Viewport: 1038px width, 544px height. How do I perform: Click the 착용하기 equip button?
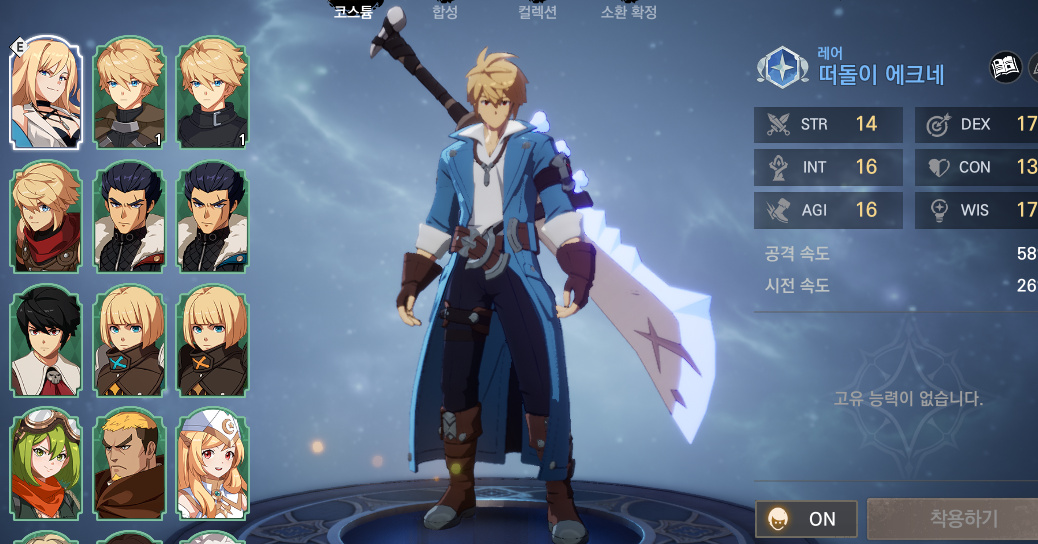951,519
